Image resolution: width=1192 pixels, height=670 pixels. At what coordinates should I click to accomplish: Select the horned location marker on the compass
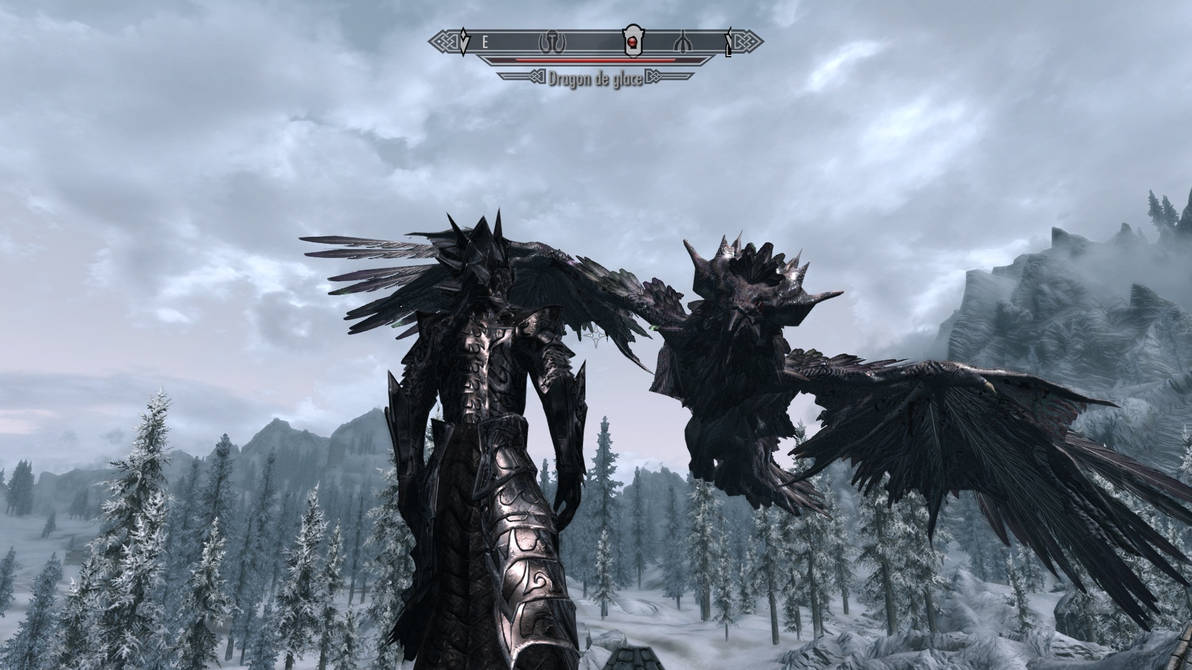tap(552, 42)
